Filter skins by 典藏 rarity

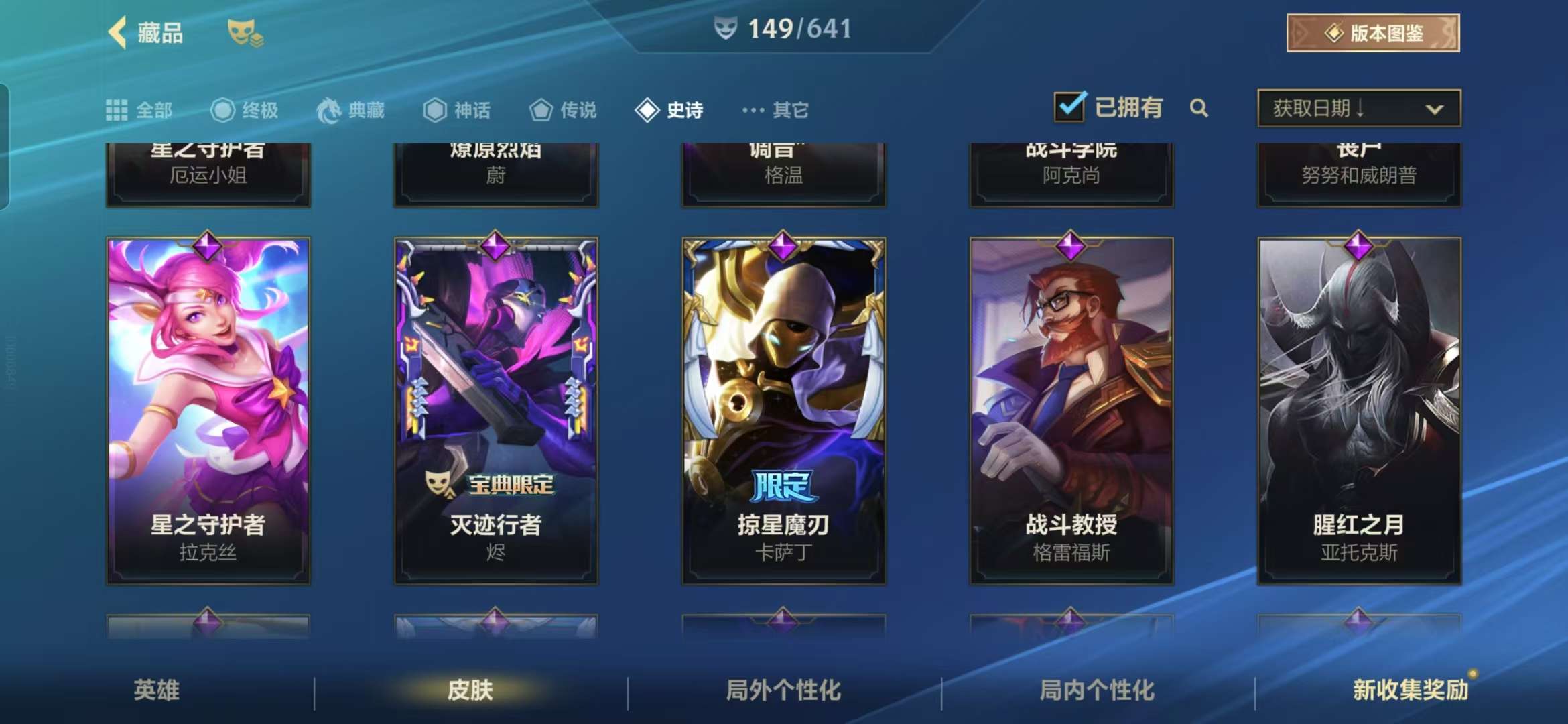351,110
